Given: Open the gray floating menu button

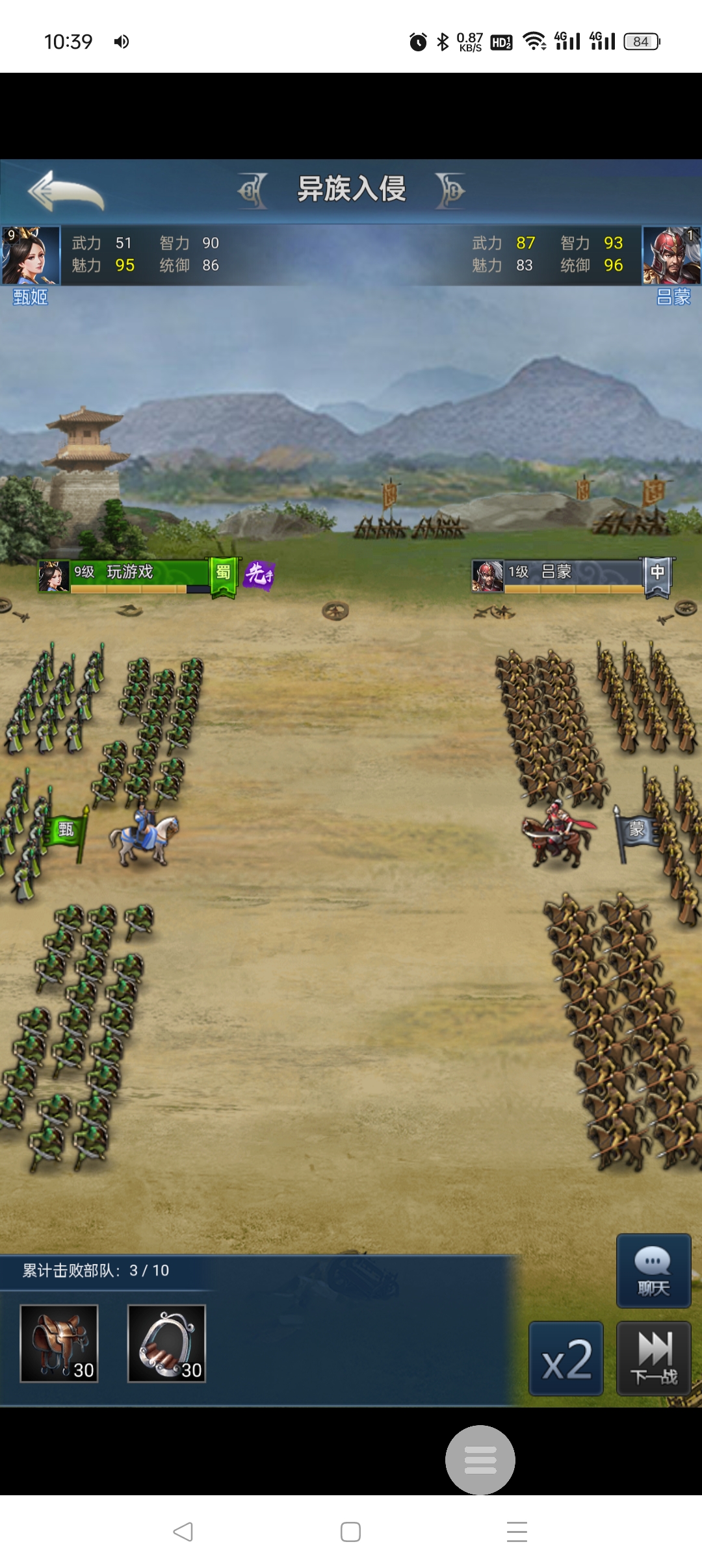Looking at the screenshot, I should click(x=480, y=1460).
